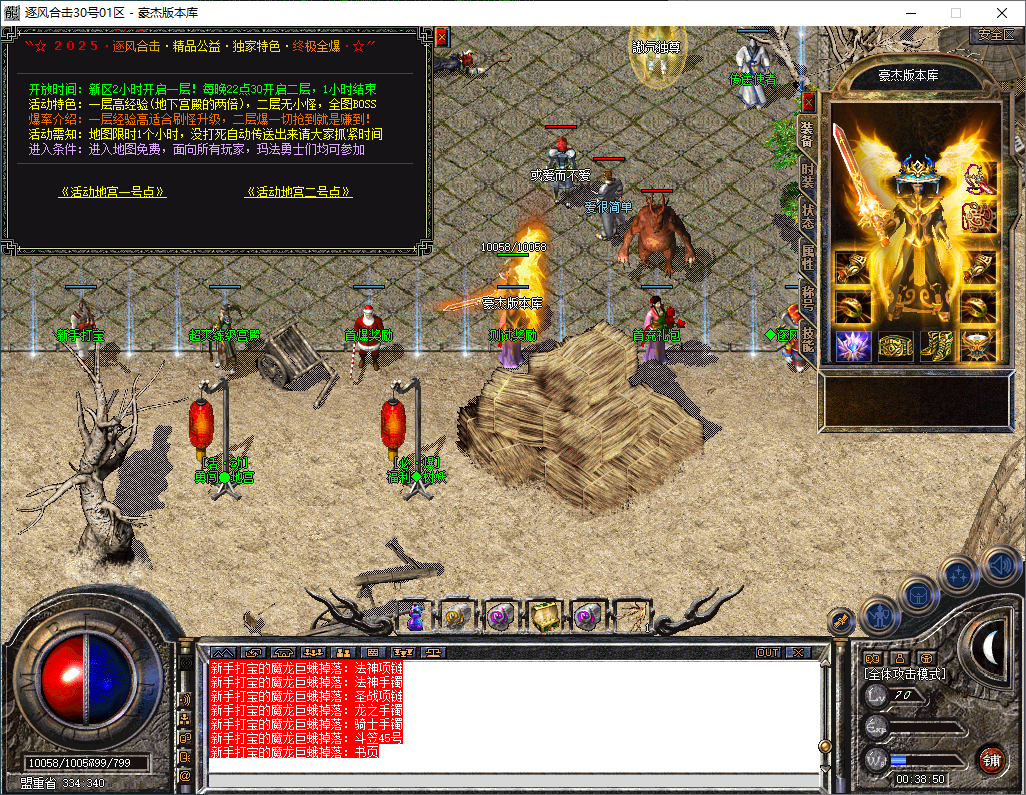Use the golden treasure chest hotbar item
The width and height of the screenshot is (1026, 795).
click(544, 616)
